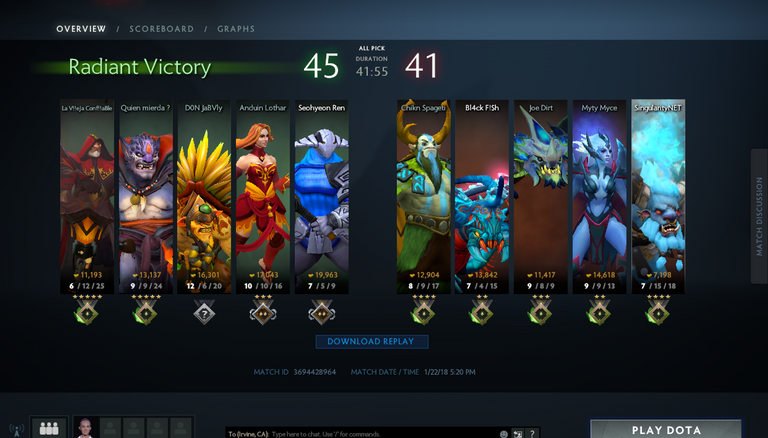The image size is (768, 438).
Task: Expand the Match Discussion side panel
Action: pos(759,216)
